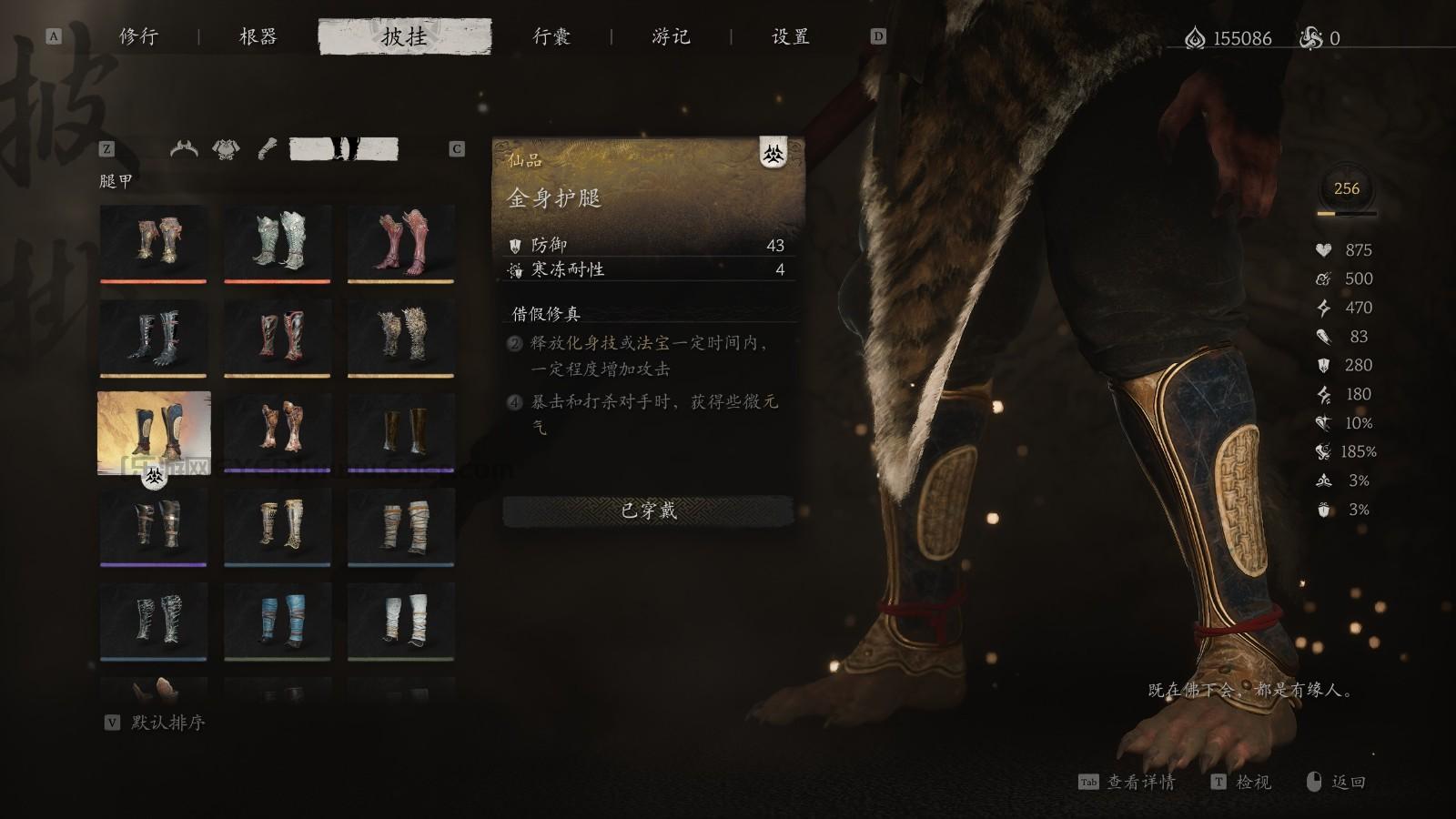Click 检视 to inspect the item
Viewport: 1456px width, 819px height.
point(1252,783)
